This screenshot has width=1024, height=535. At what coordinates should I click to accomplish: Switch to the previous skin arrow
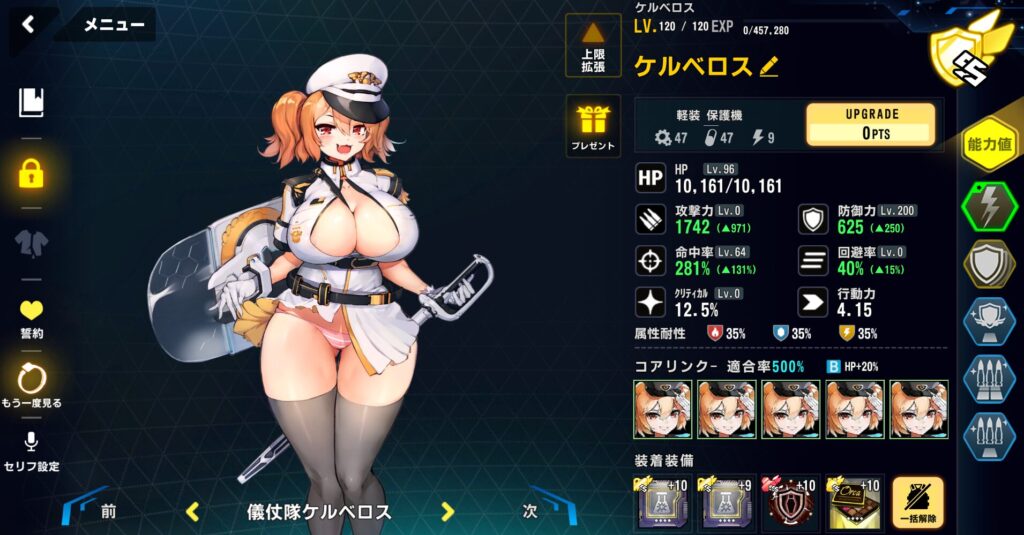pyautogui.click(x=193, y=512)
